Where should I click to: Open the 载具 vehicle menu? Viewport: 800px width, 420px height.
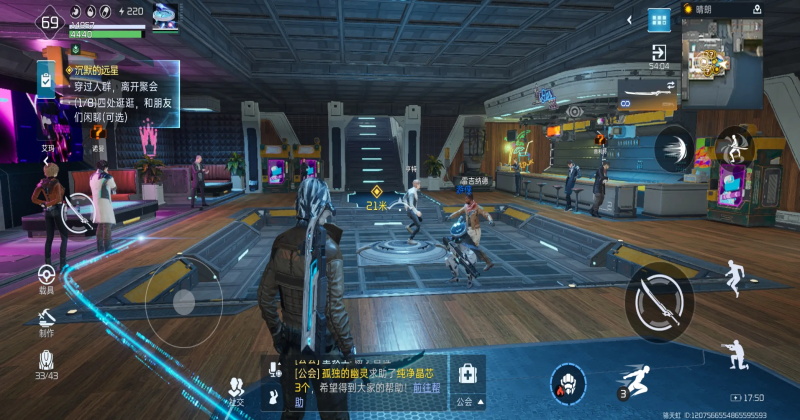46,277
